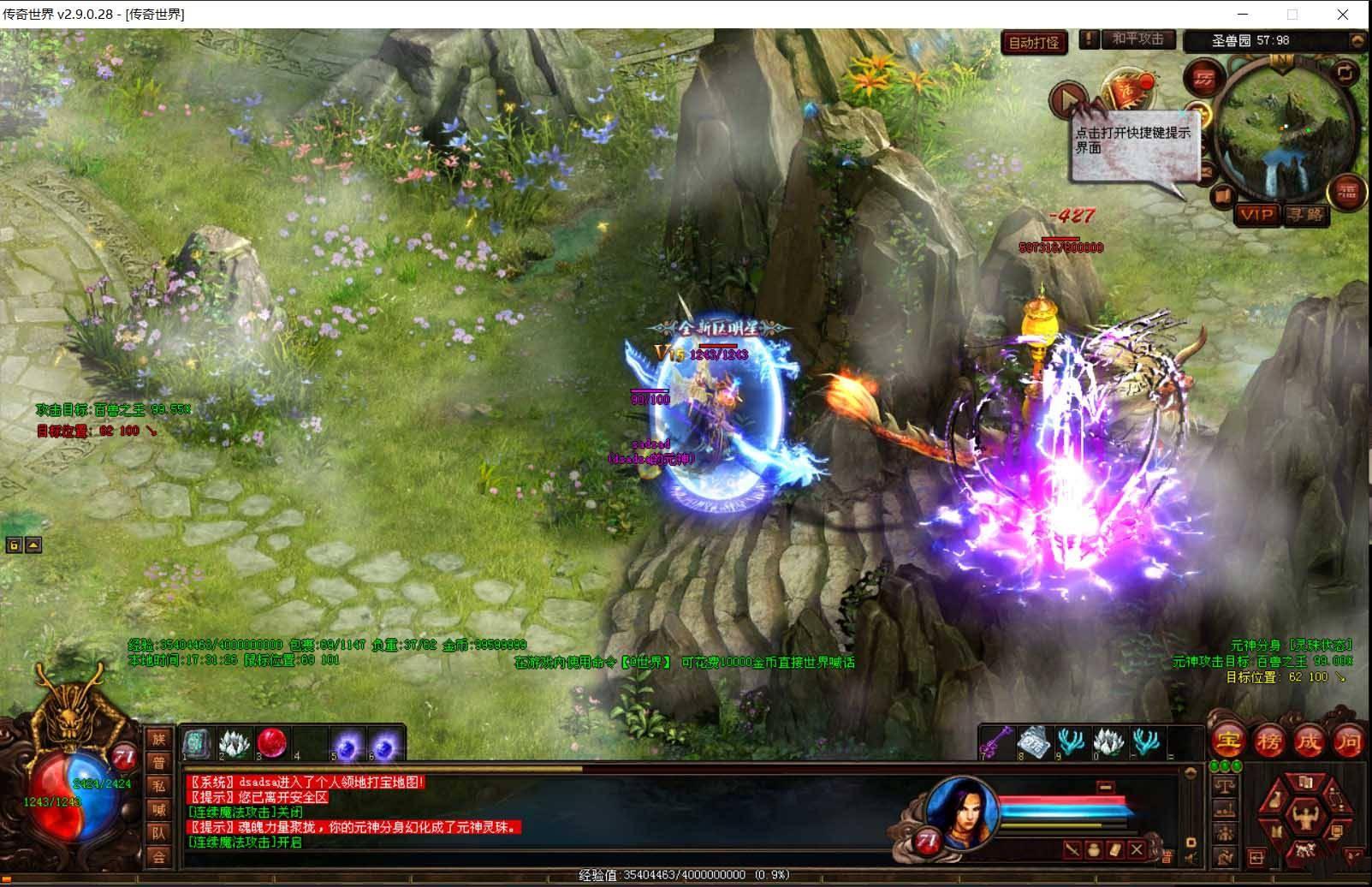Image resolution: width=1372 pixels, height=887 pixels.
Task: Click the play arrow shortcut-hint button
Action: point(1066,99)
